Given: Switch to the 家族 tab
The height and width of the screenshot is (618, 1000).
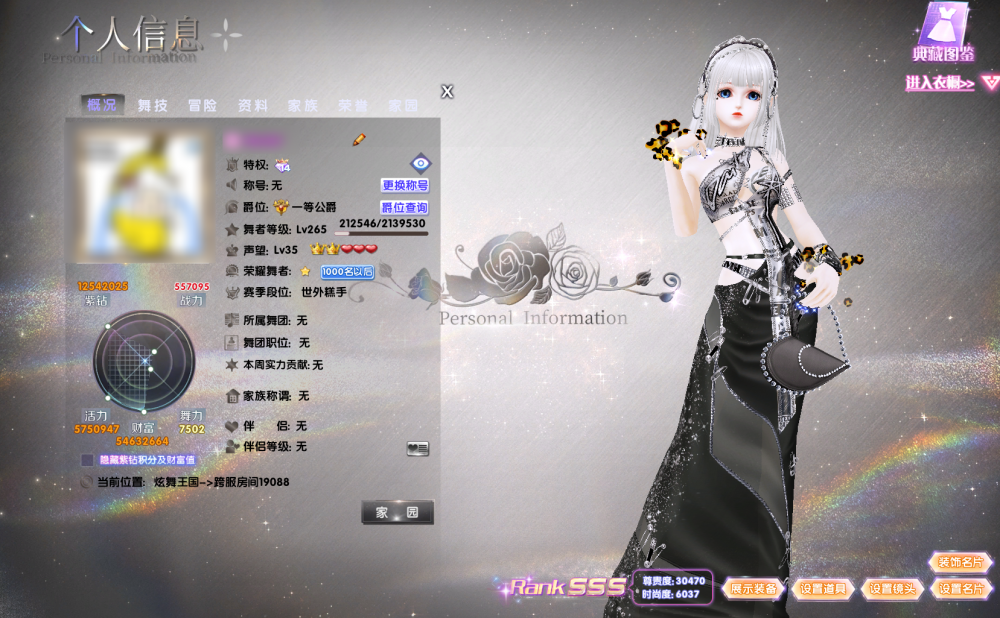Looking at the screenshot, I should (302, 105).
